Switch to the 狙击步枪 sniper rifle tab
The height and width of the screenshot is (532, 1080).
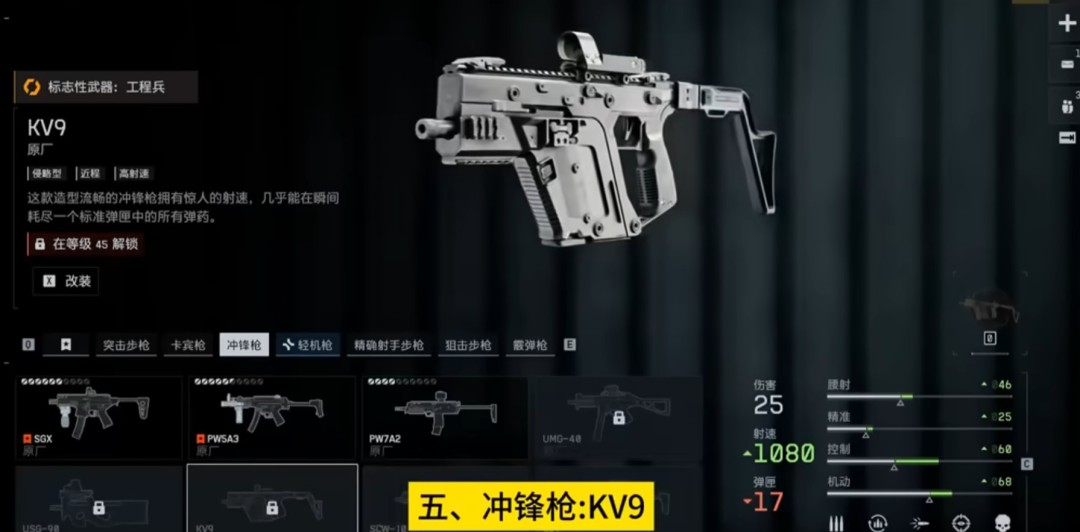[x=467, y=346]
